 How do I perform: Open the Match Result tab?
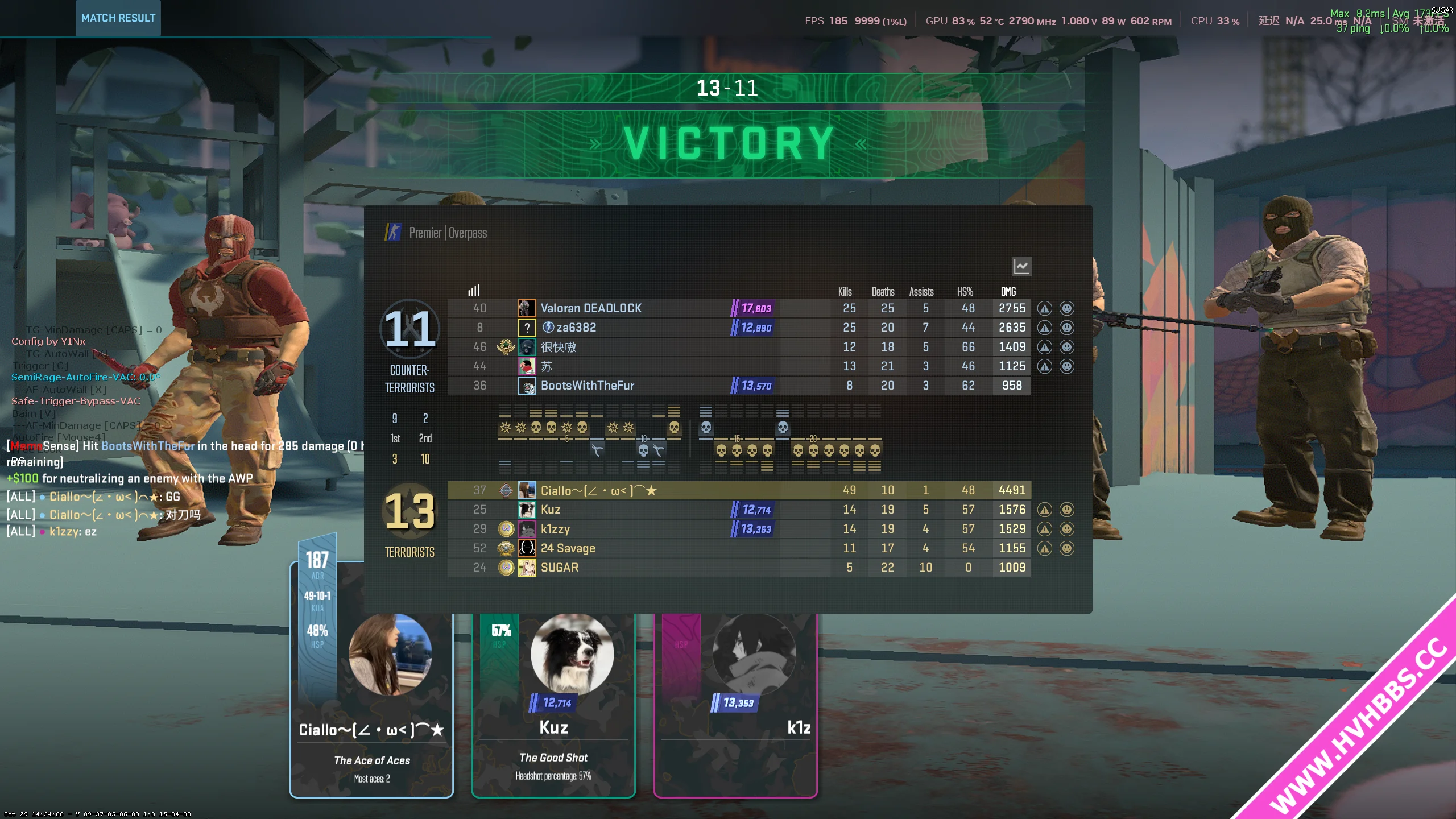pyautogui.click(x=118, y=18)
